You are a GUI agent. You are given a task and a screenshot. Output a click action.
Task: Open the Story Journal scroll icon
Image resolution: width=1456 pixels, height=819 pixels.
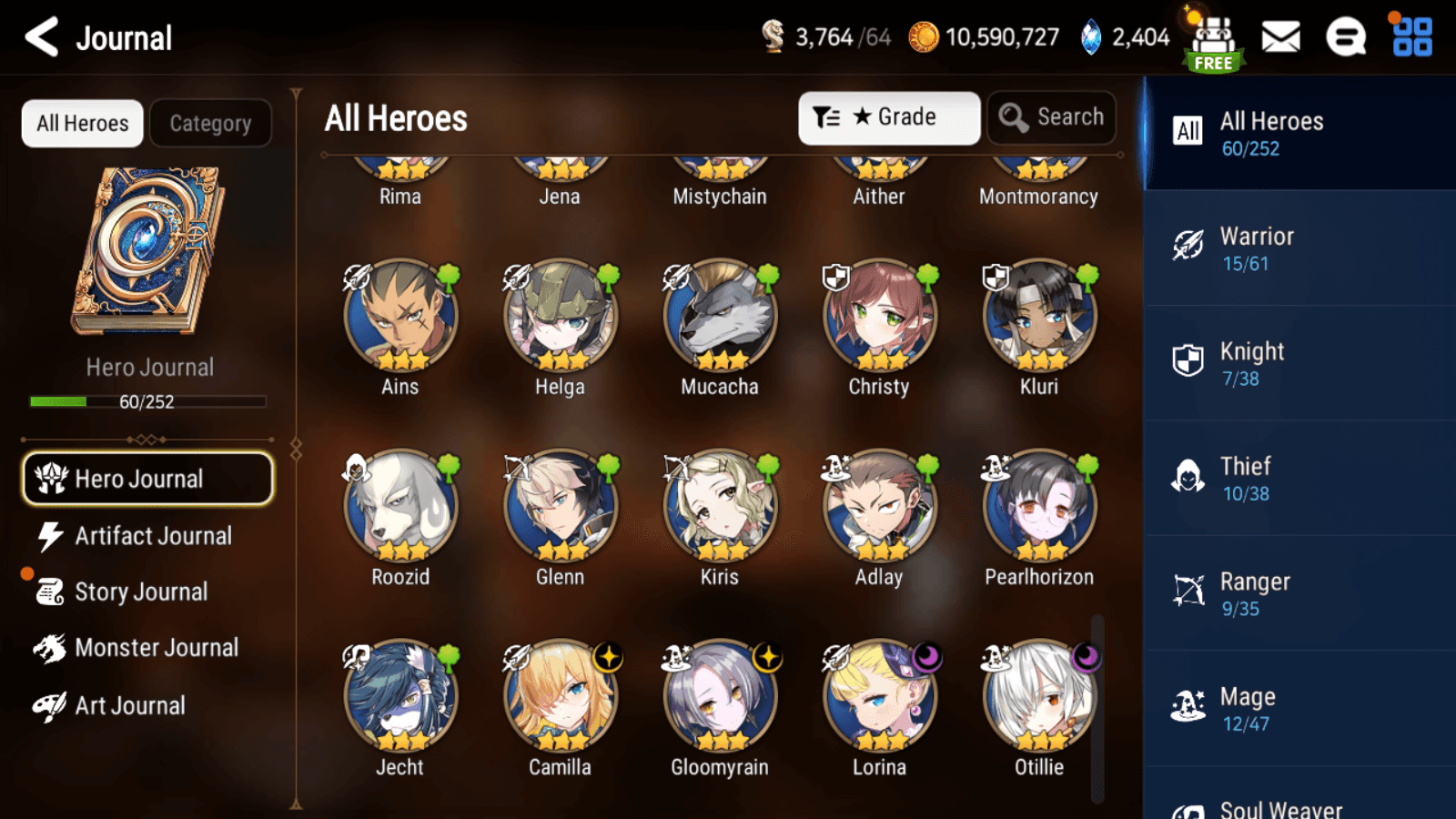pos(142,591)
